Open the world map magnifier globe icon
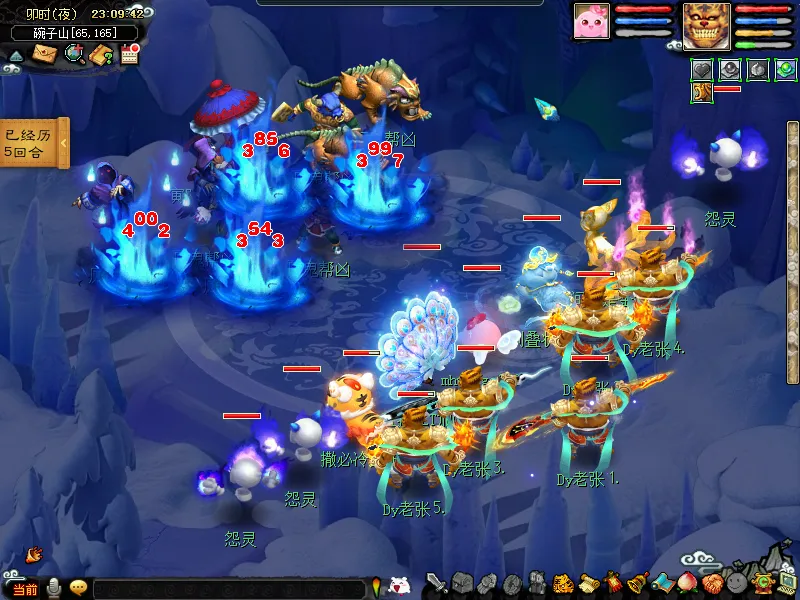 click(x=73, y=54)
